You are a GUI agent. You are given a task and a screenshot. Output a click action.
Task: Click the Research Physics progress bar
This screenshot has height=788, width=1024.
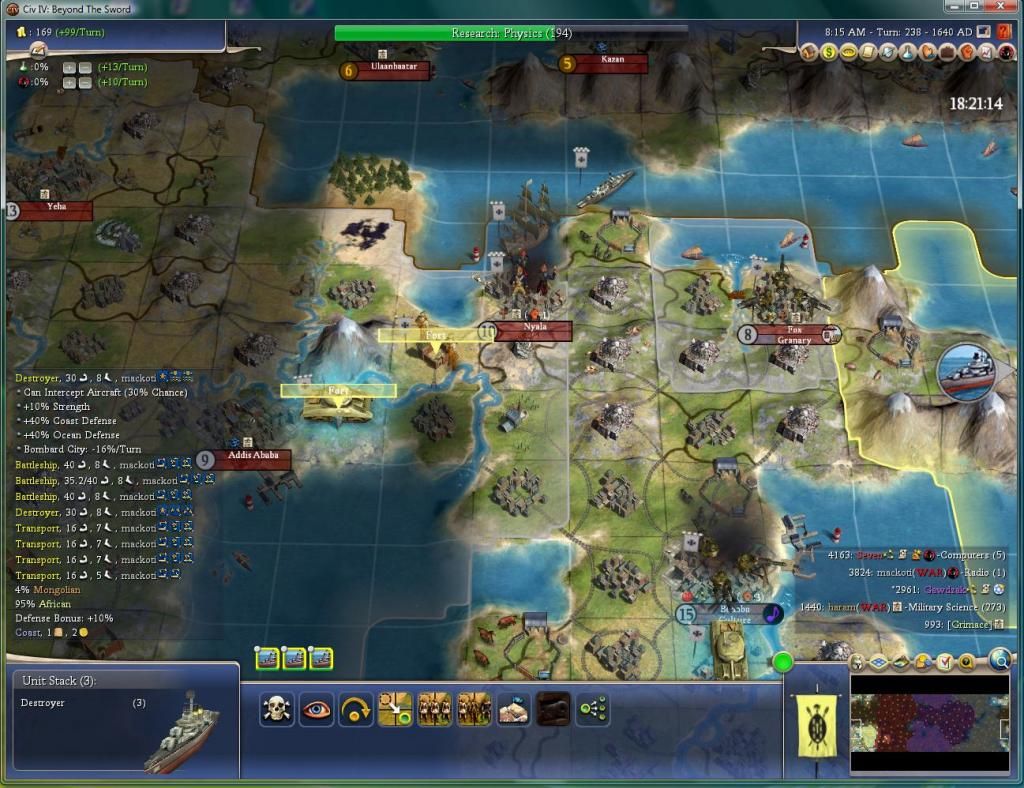coord(511,33)
